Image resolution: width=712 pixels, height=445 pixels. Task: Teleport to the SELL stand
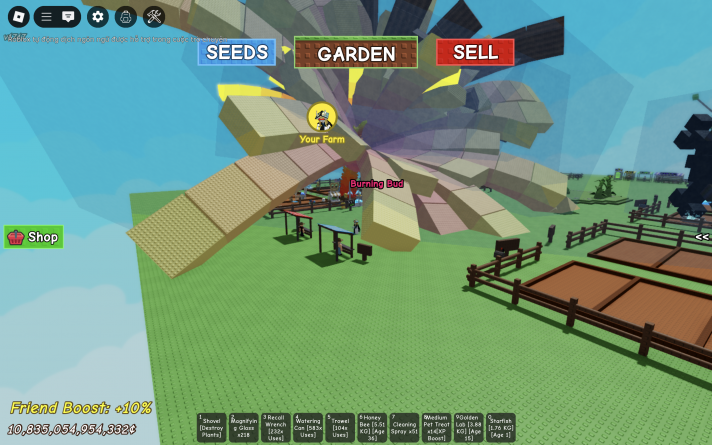(475, 52)
